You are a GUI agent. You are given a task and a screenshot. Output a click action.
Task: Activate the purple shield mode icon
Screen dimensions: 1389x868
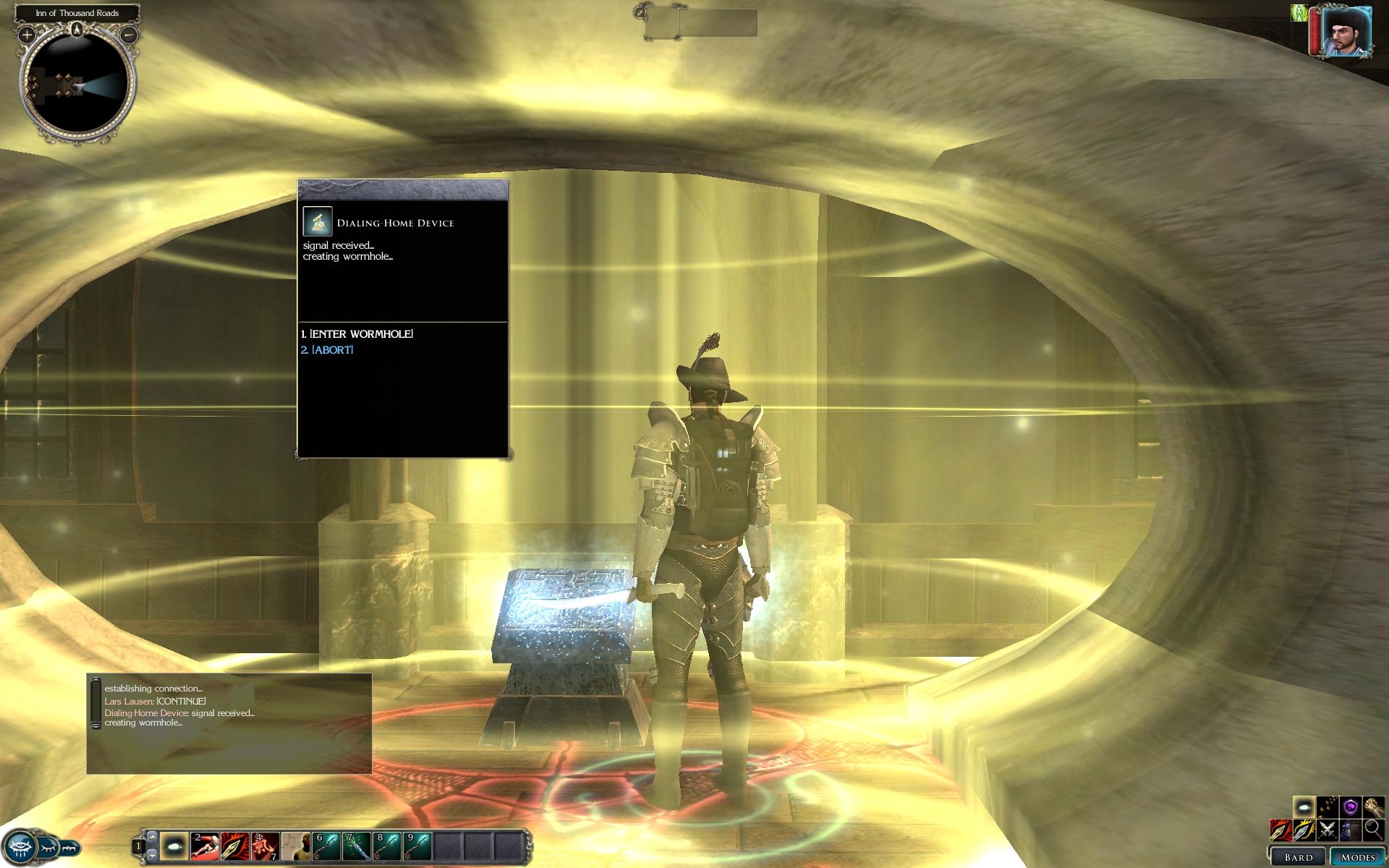[x=1350, y=807]
